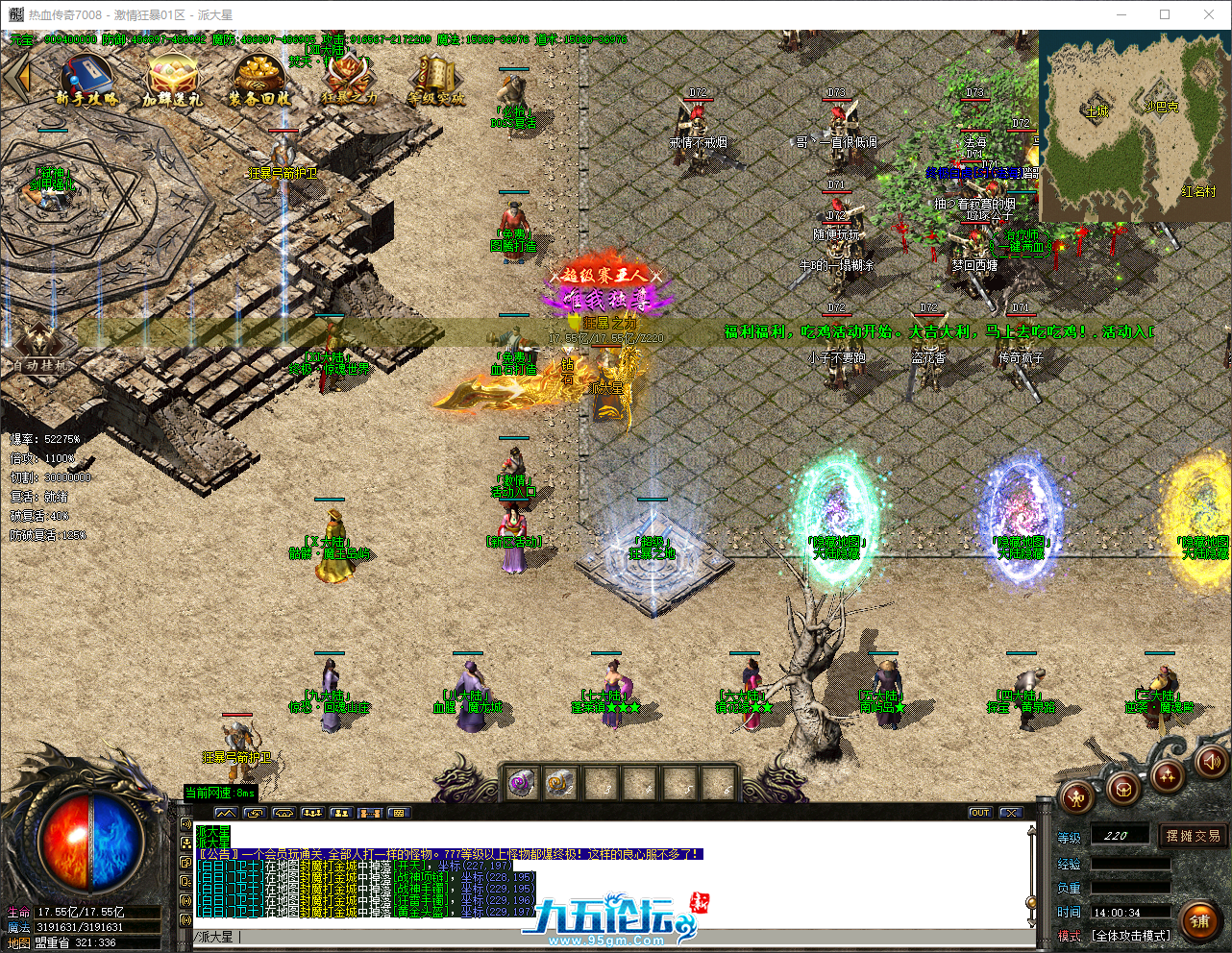Open the character panel round icon
Image resolution: width=1232 pixels, height=953 pixels.
[1078, 797]
